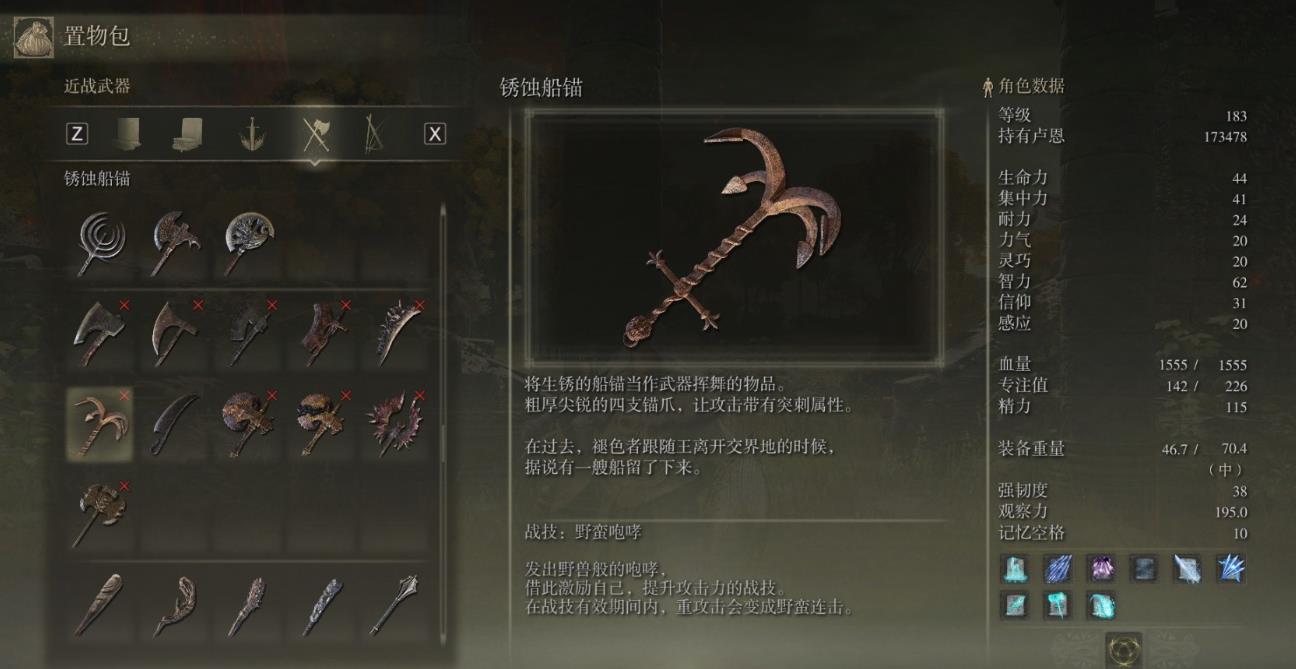
Task: Pick the serrated curved blade weapon slot
Action: pos(397,331)
